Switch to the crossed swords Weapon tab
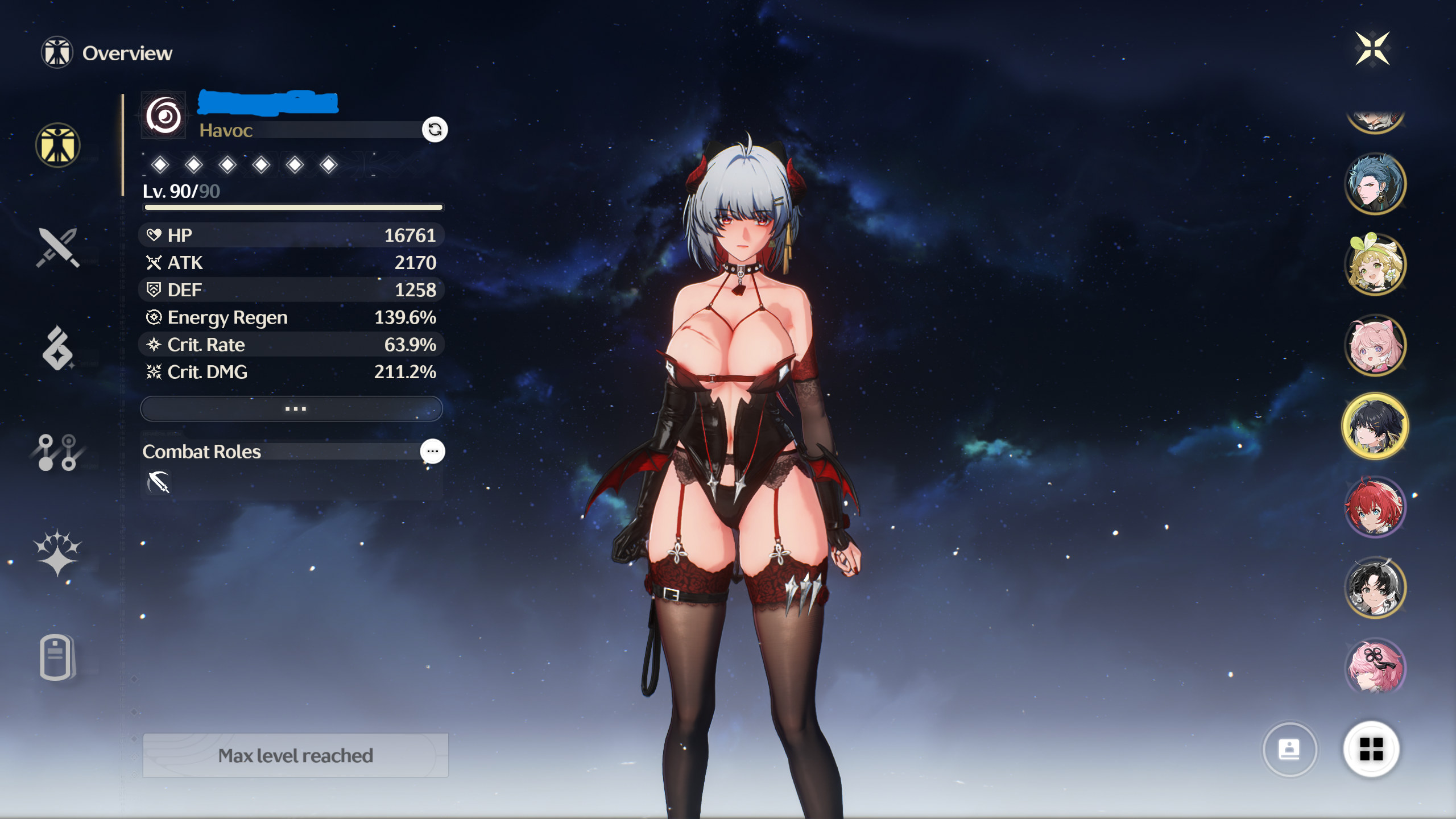 (57, 247)
